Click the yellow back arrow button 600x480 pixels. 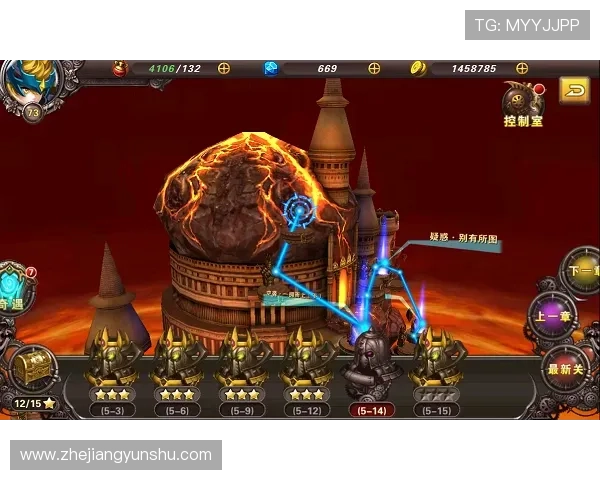(574, 91)
